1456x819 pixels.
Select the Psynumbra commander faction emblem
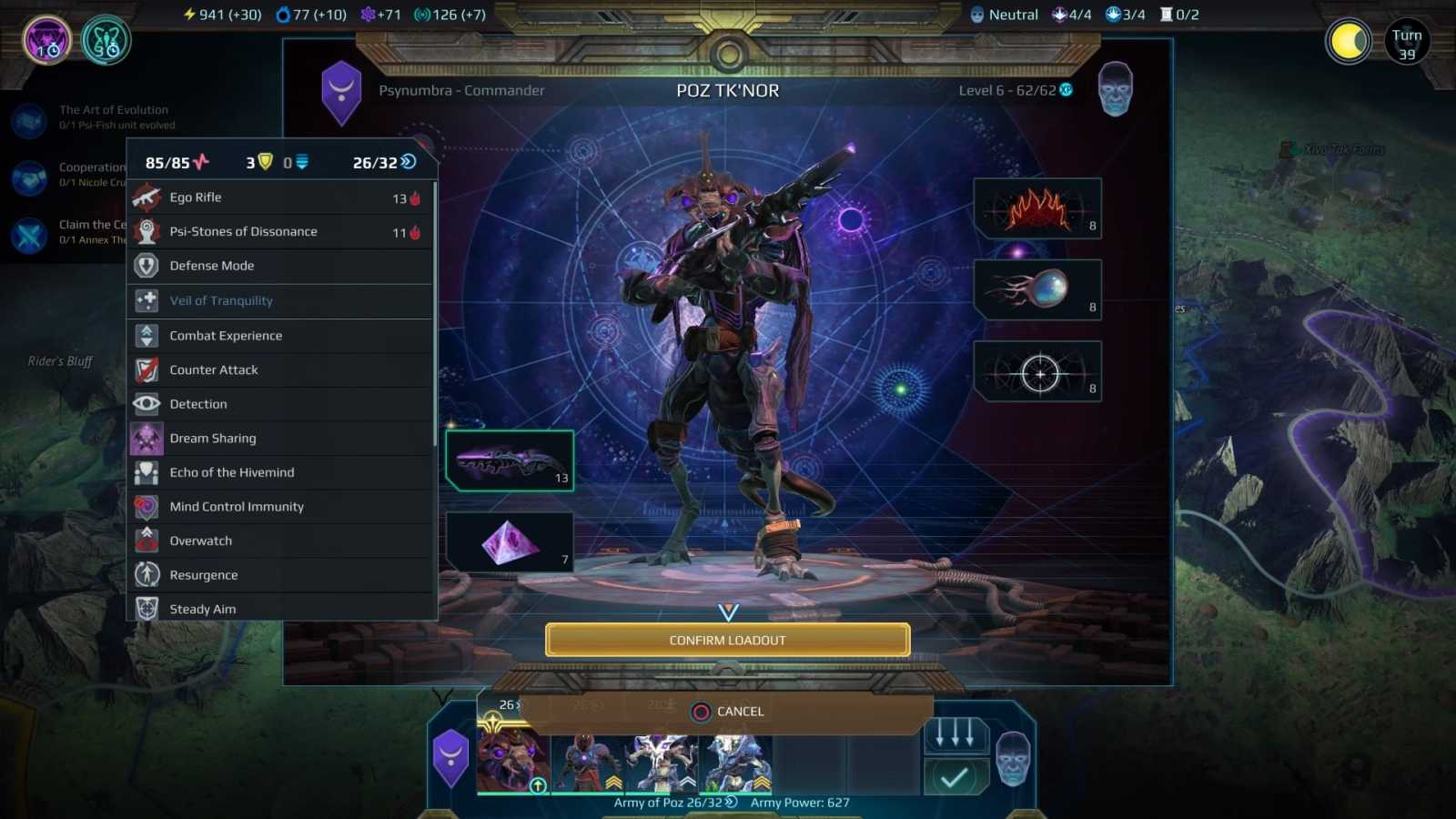pyautogui.click(x=343, y=91)
